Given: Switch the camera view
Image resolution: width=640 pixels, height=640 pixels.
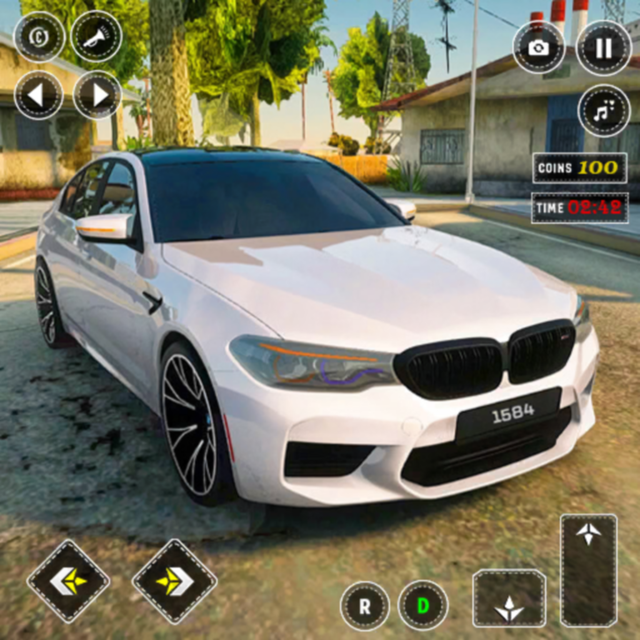Looking at the screenshot, I should point(539,48).
